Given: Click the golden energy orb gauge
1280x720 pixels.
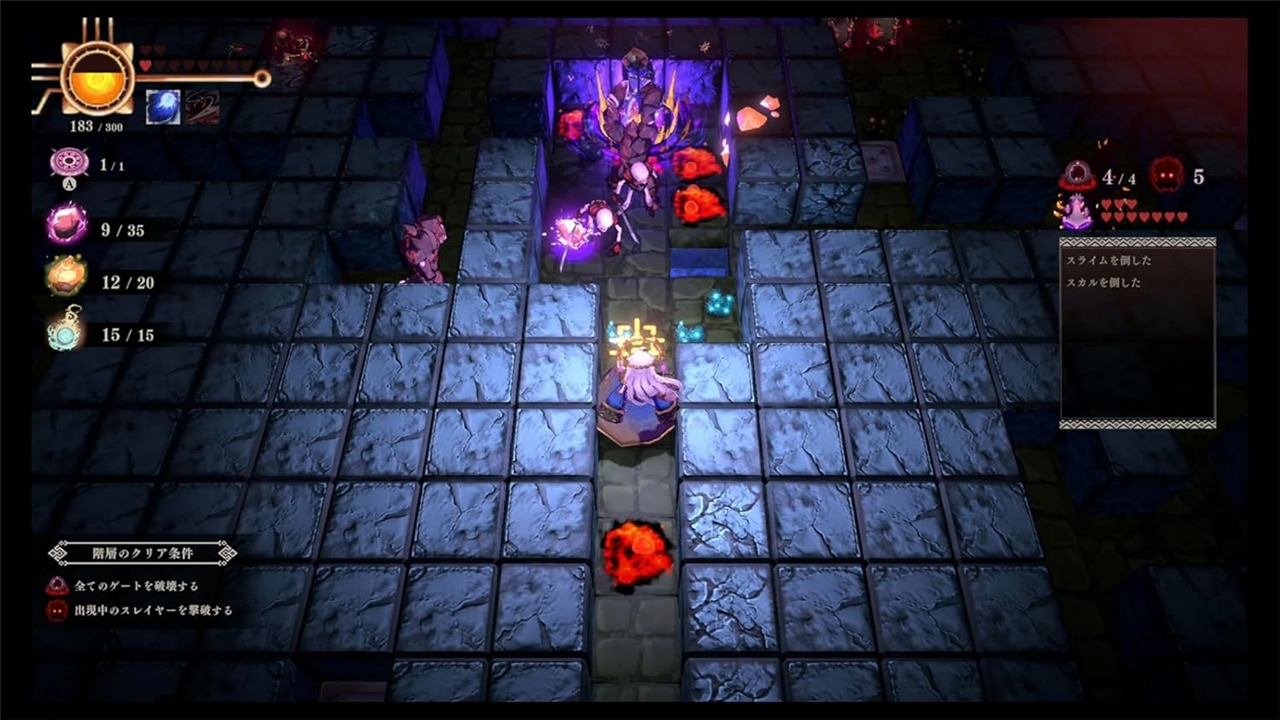Looking at the screenshot, I should click(x=97, y=77).
